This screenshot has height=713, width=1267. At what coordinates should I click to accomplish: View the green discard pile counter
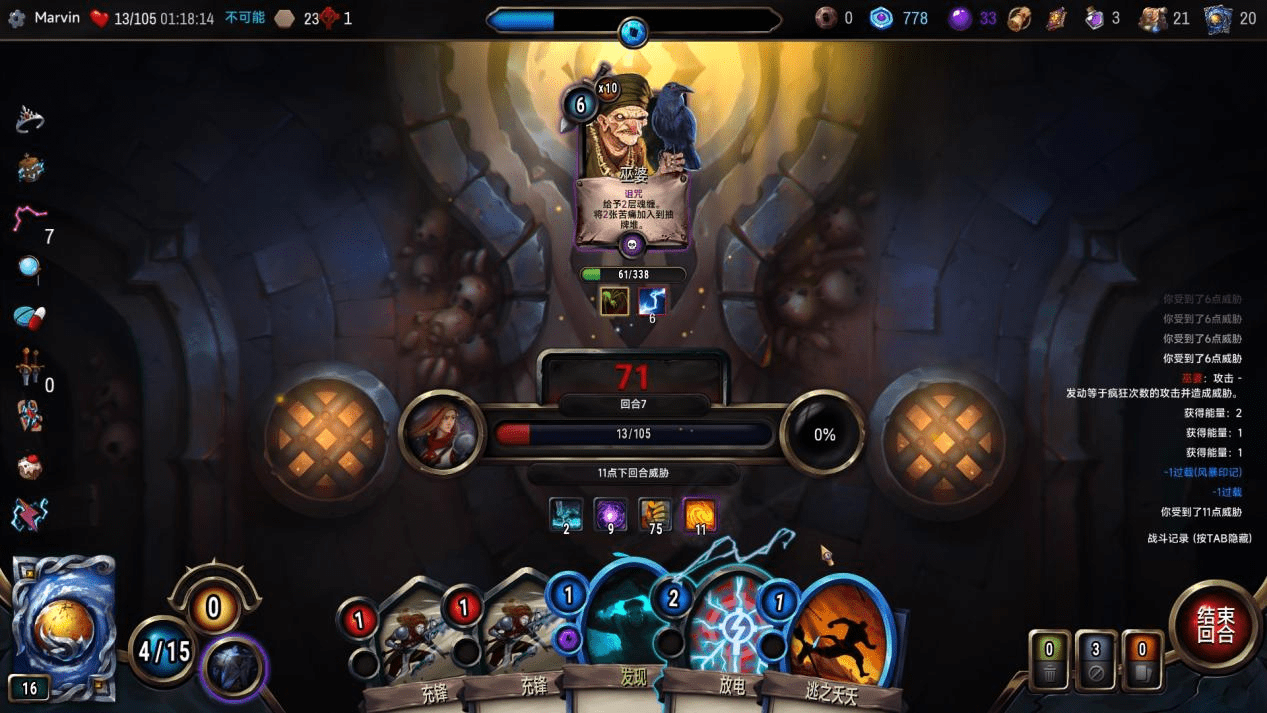pyautogui.click(x=1049, y=660)
